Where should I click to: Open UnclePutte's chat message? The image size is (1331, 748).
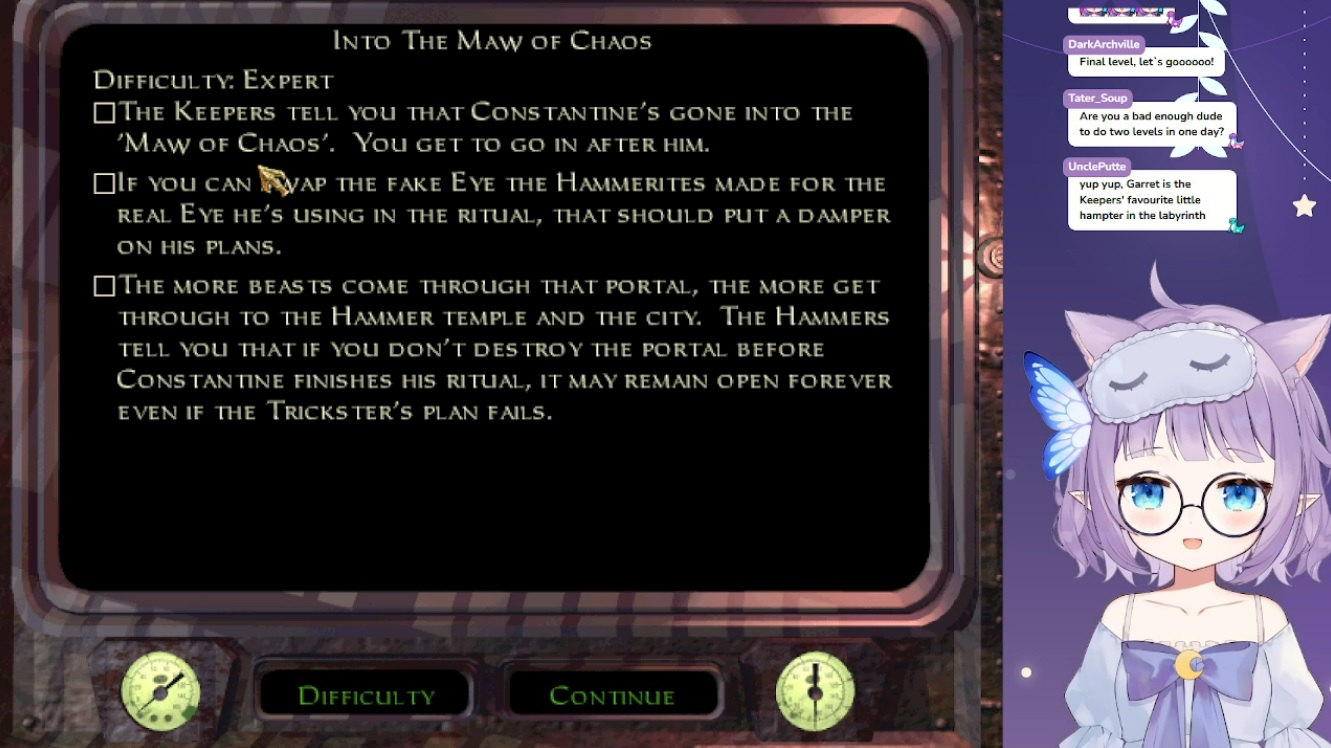1151,200
